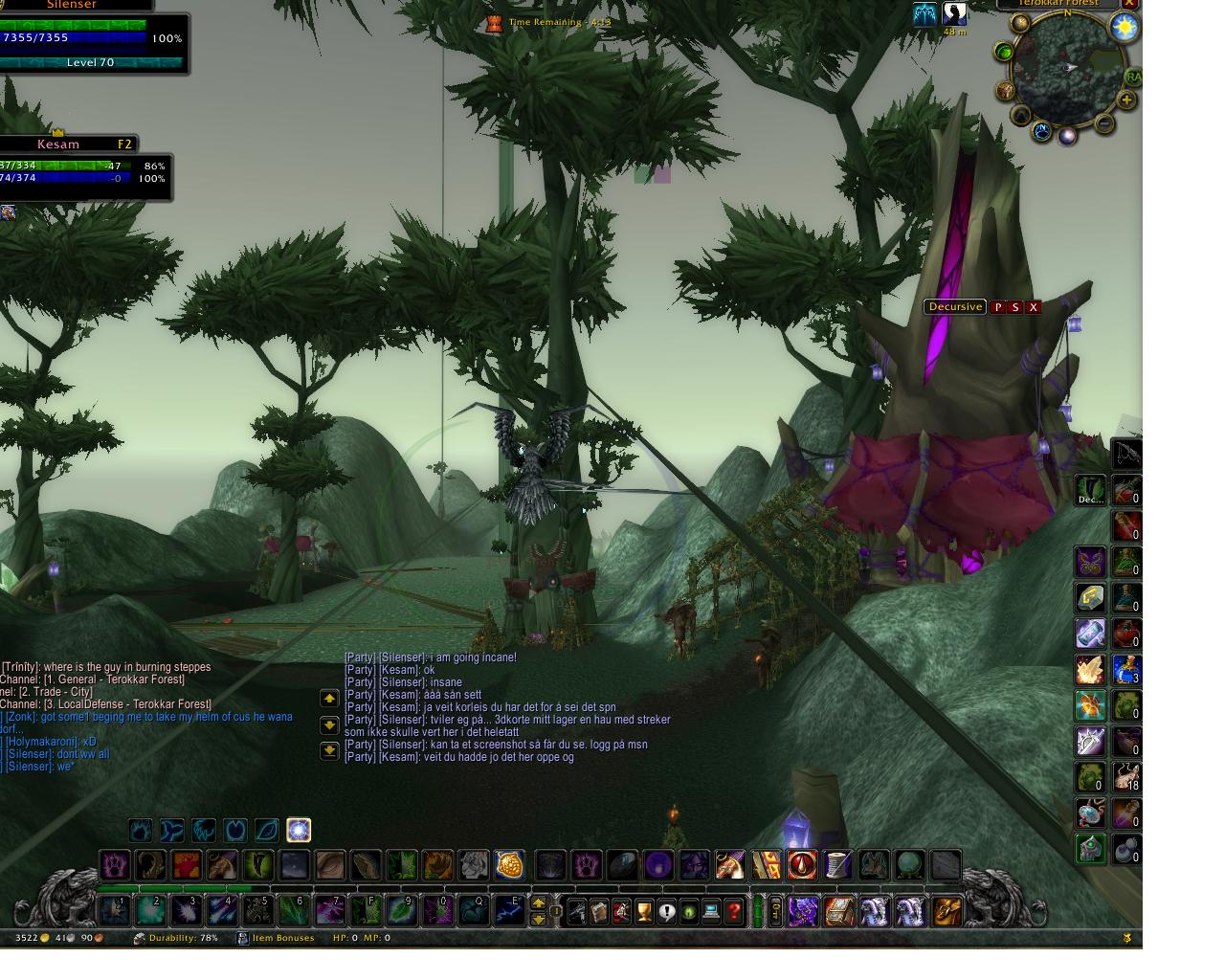Click the Decursive label bar
Image resolution: width=1225 pixels, height=980 pixels.
[x=955, y=307]
